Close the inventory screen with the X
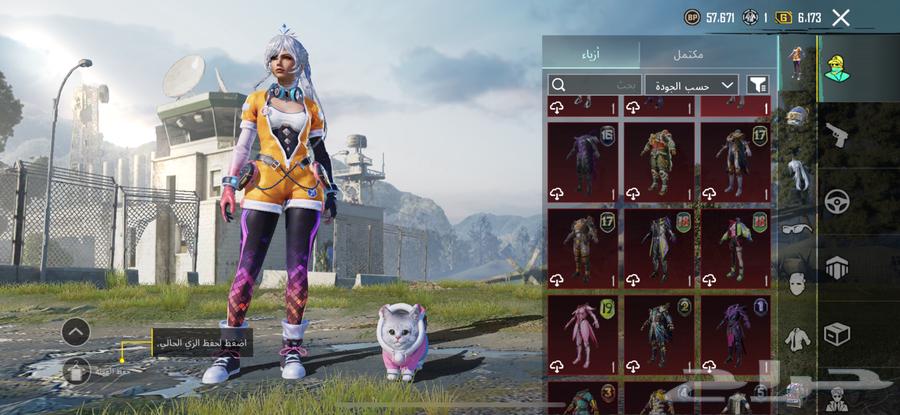 click(841, 17)
